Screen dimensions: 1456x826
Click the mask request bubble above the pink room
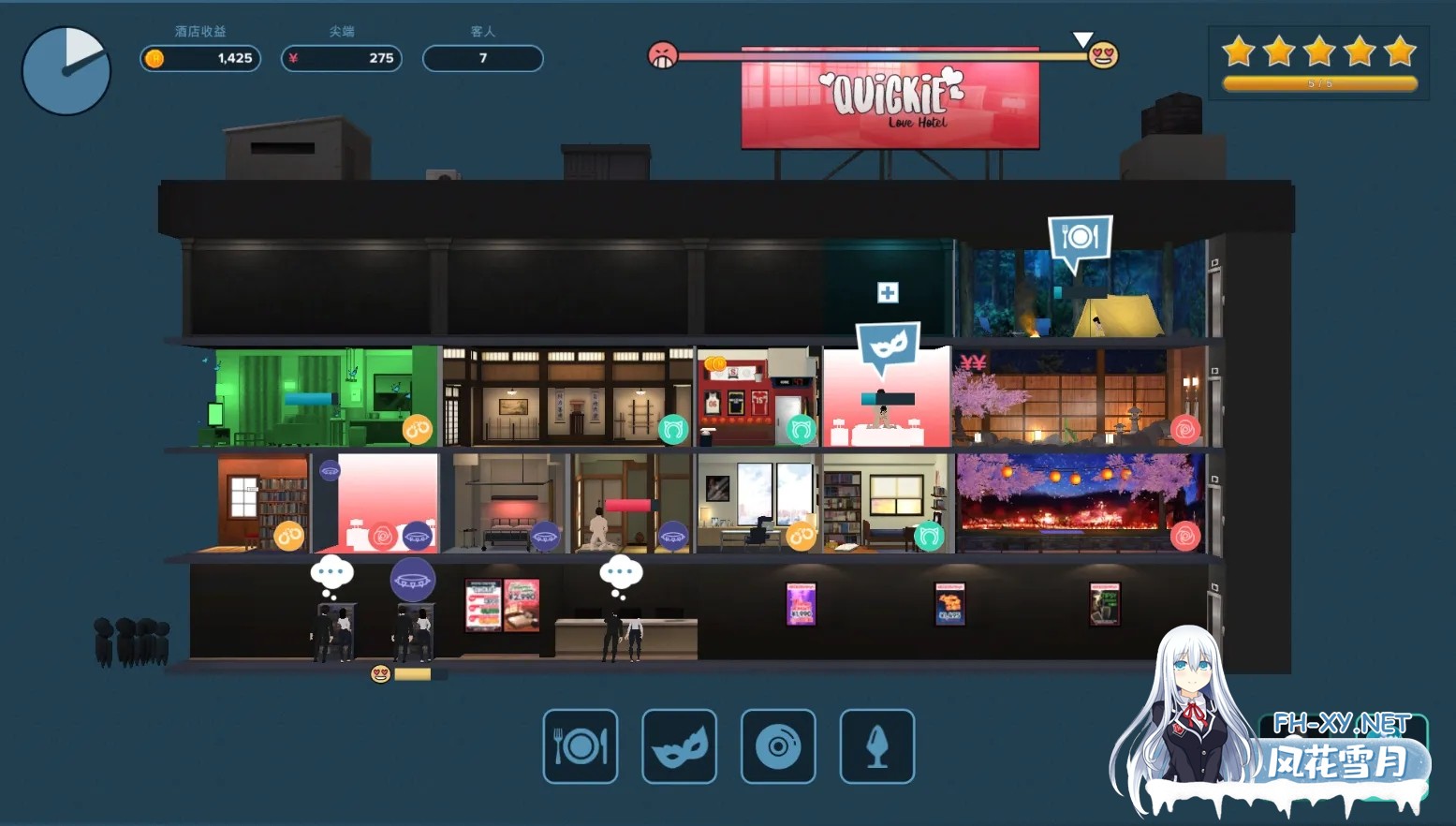888,346
